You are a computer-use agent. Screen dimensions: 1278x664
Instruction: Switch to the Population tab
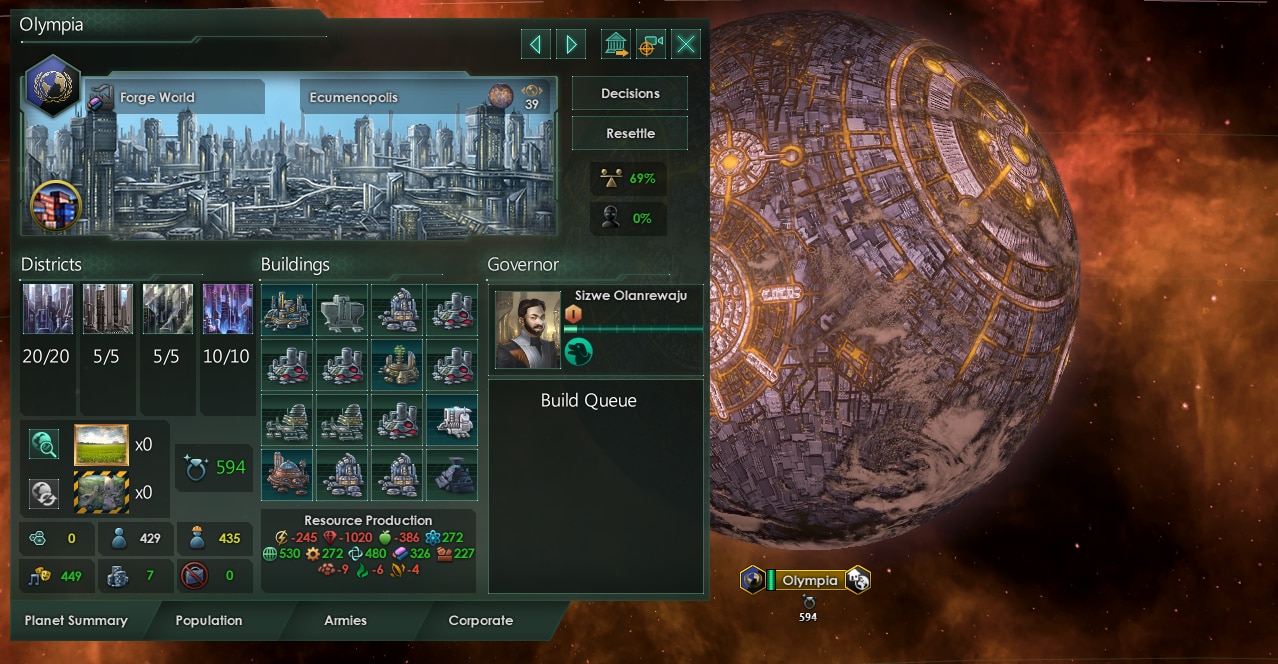(x=209, y=620)
